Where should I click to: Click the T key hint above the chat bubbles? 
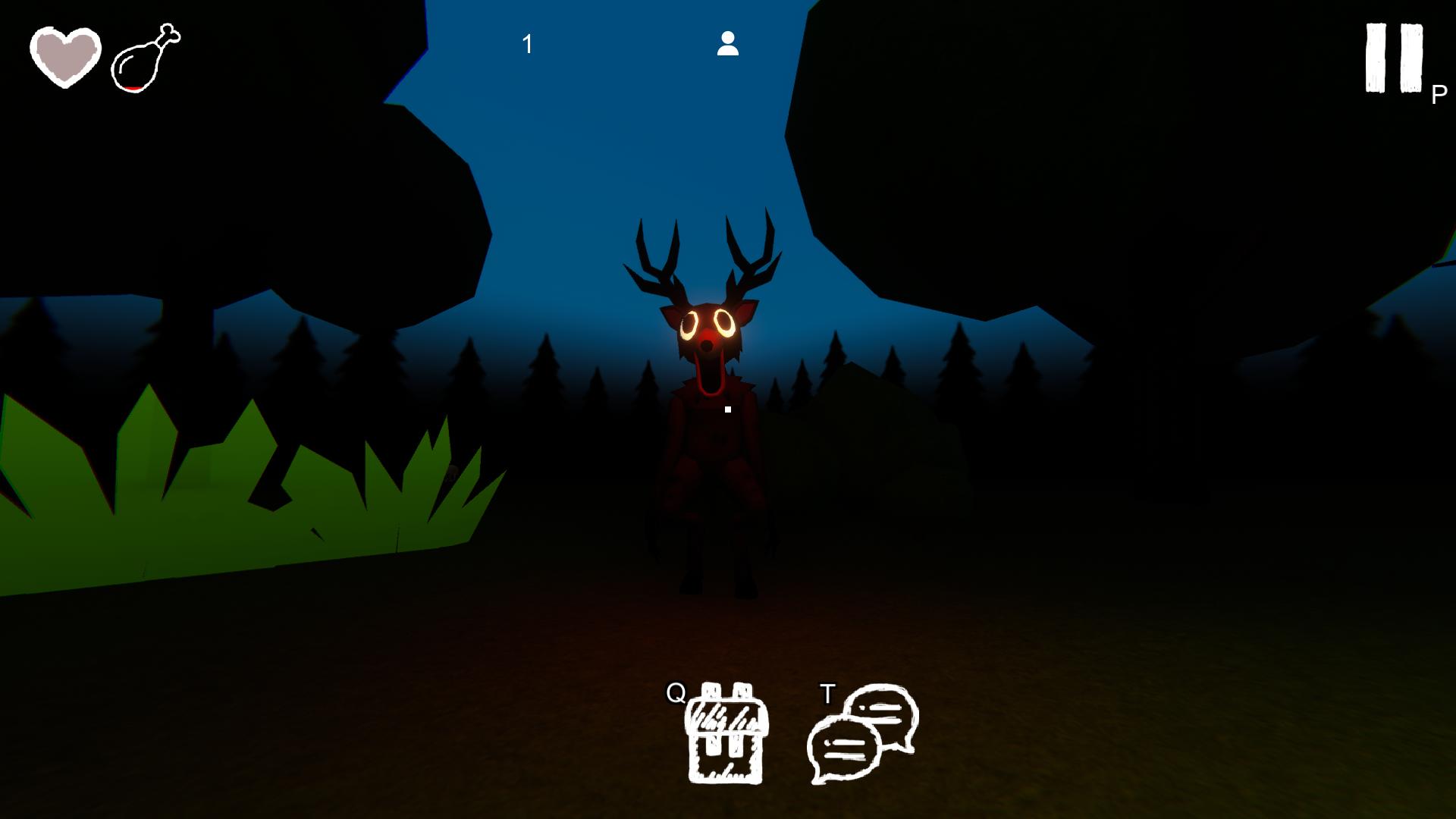pyautogui.click(x=828, y=693)
